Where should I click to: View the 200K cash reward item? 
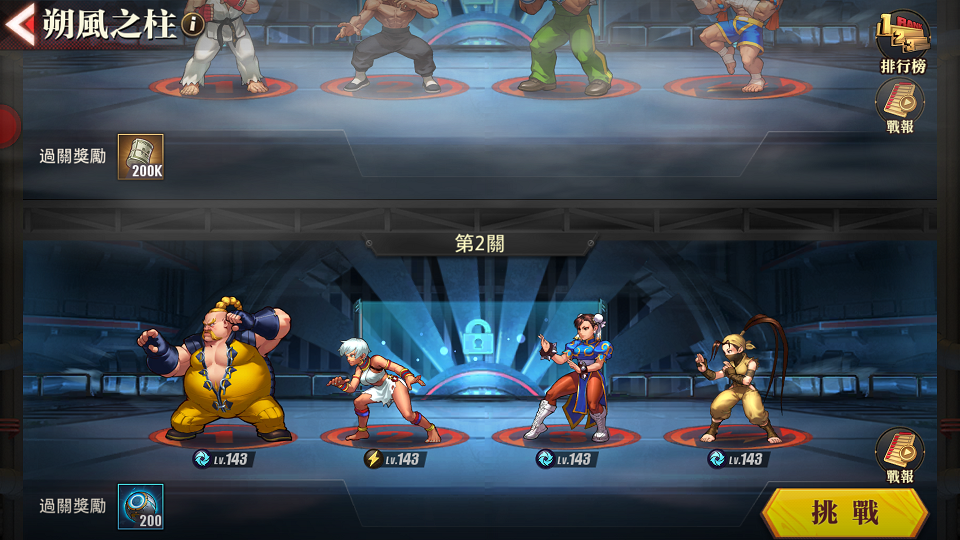[141, 157]
